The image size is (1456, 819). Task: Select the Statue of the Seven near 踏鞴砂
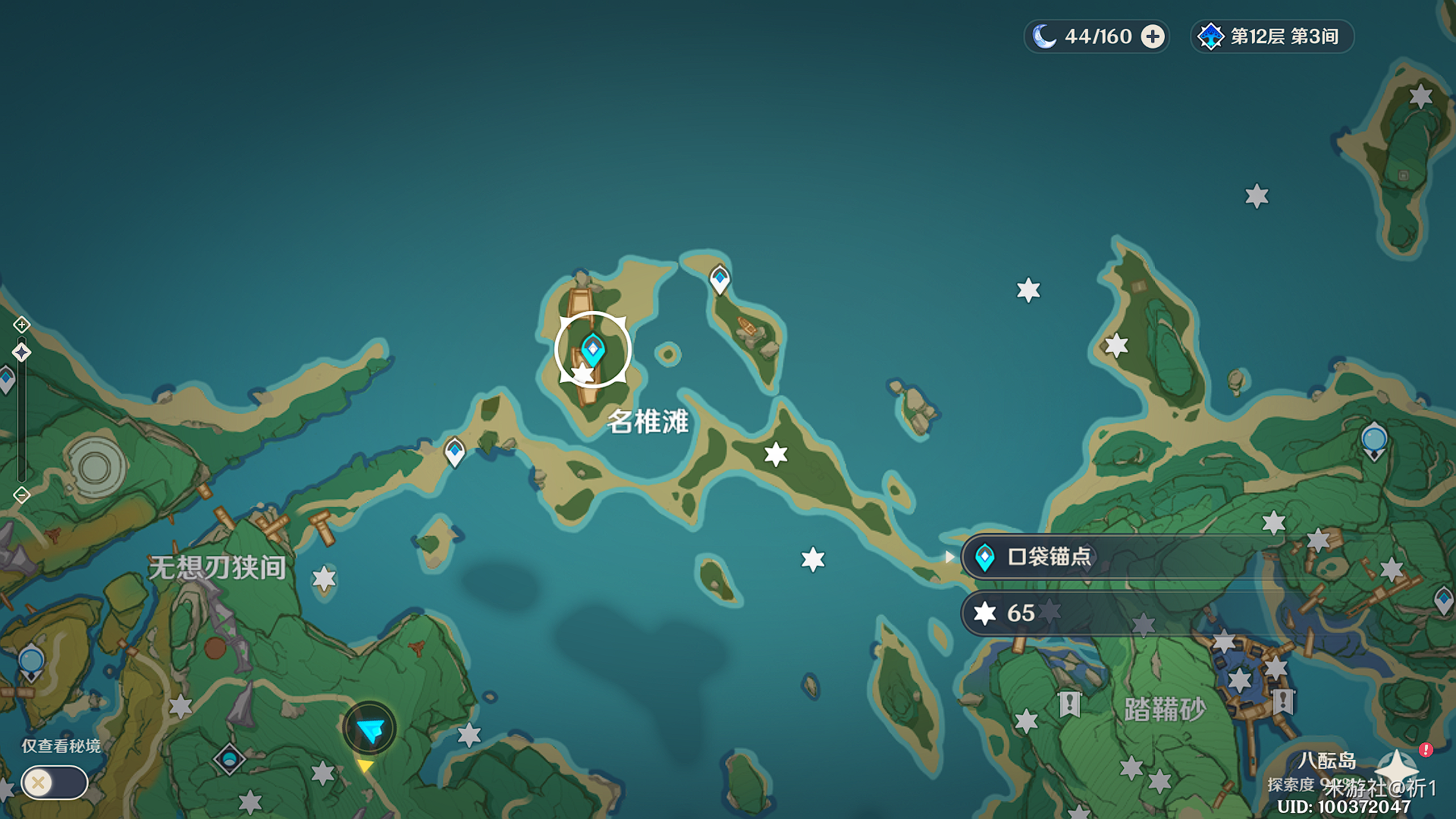pos(1374,441)
